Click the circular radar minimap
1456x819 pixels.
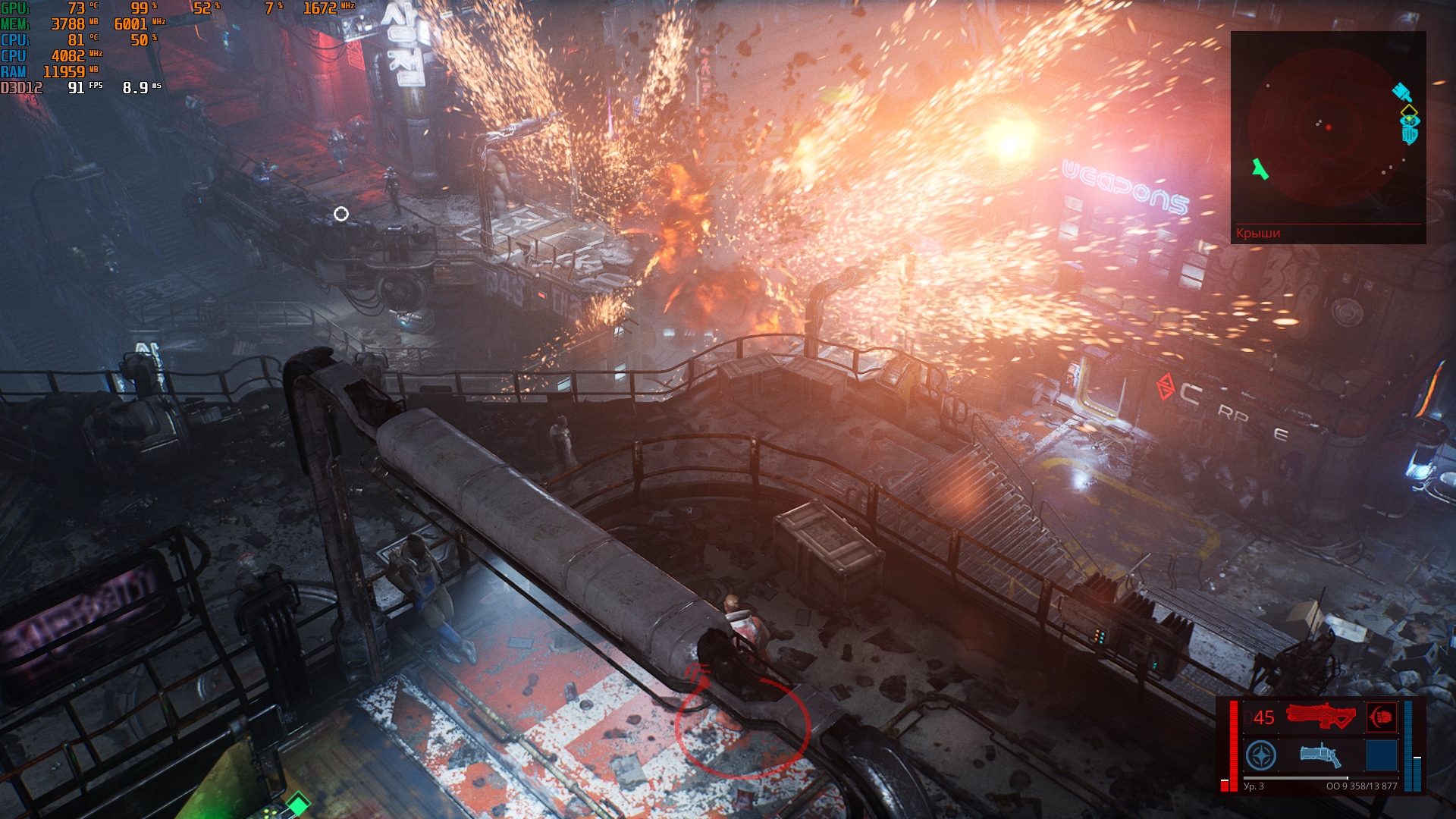(x=1328, y=127)
